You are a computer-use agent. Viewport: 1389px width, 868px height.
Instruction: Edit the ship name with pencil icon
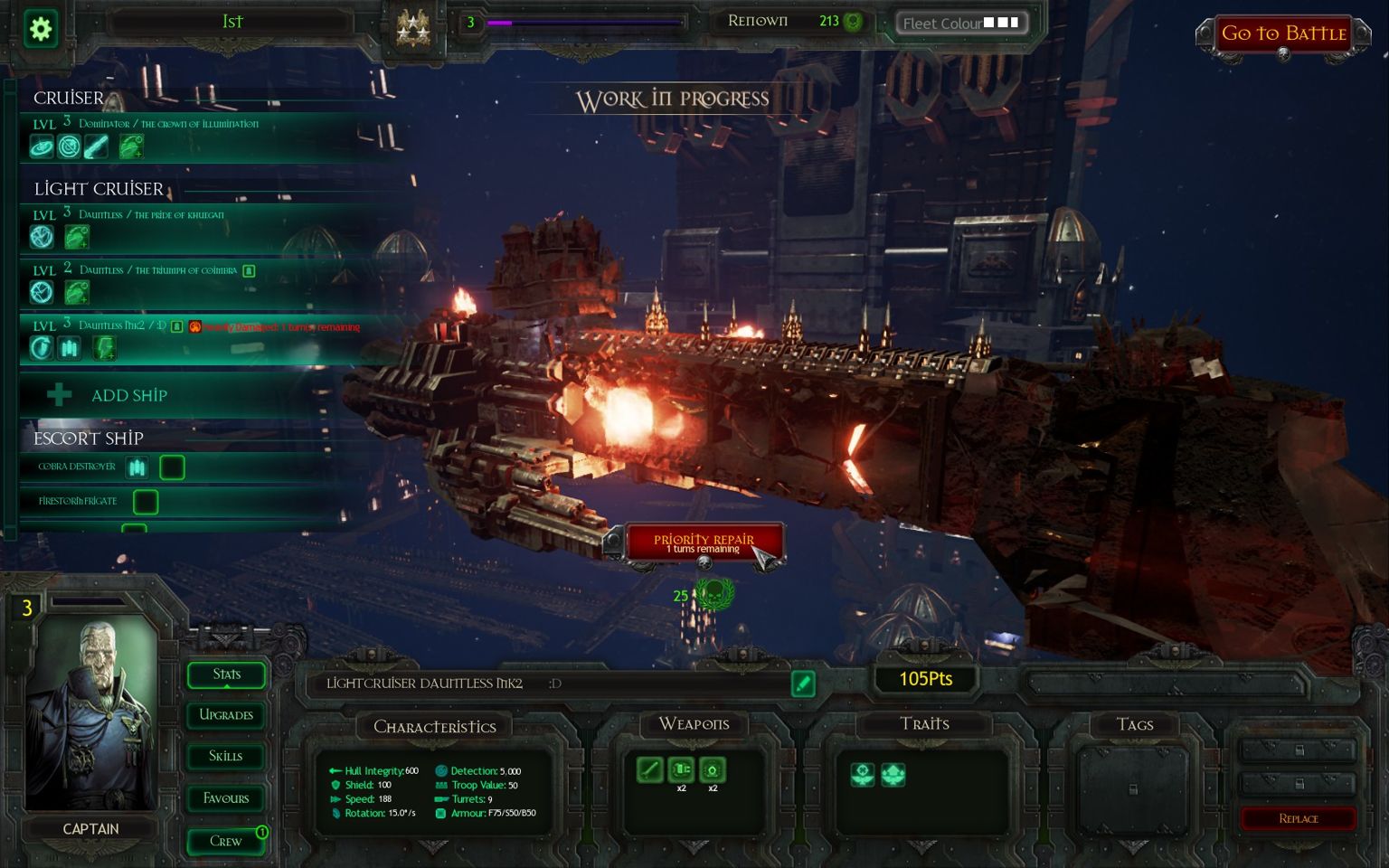coord(802,684)
